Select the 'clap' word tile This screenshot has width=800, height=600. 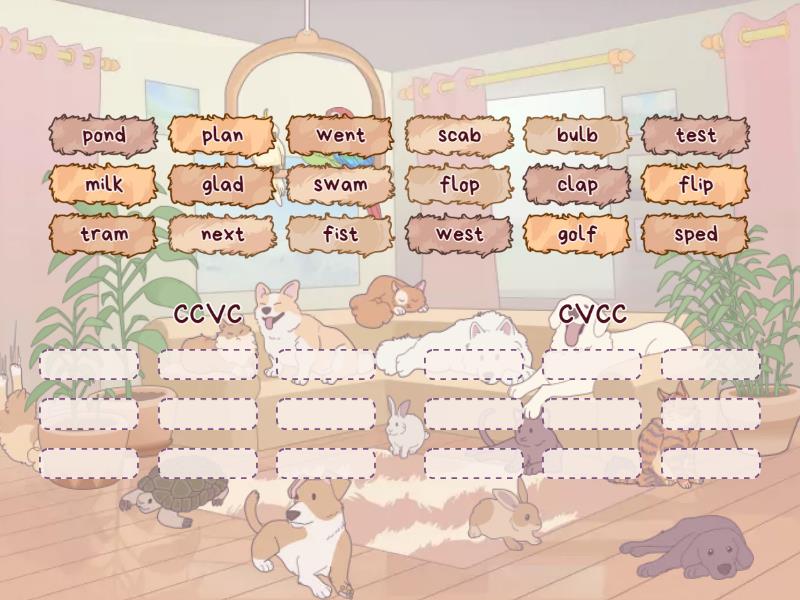[577, 185]
